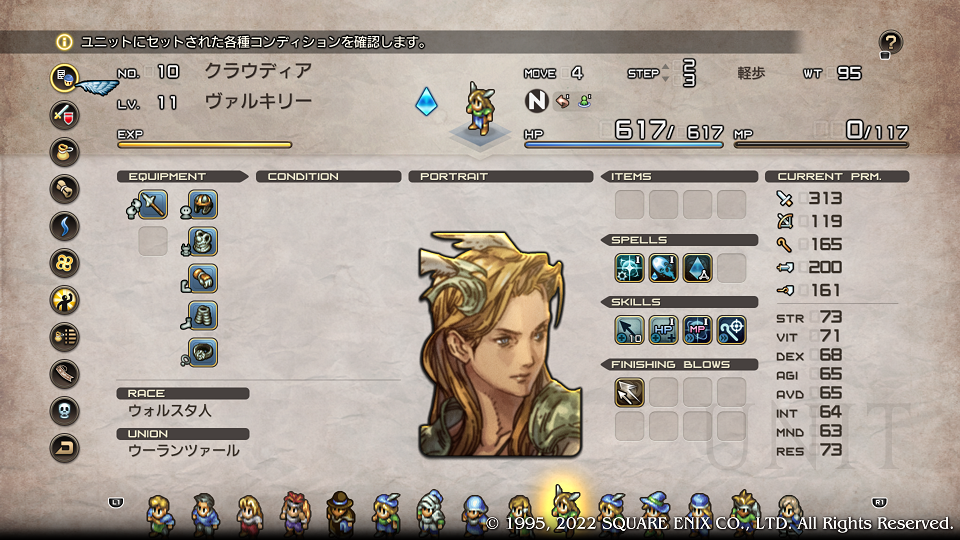Choose the skull spell icon
Image resolution: width=960 pixels, height=540 pixels.
[x=663, y=267]
